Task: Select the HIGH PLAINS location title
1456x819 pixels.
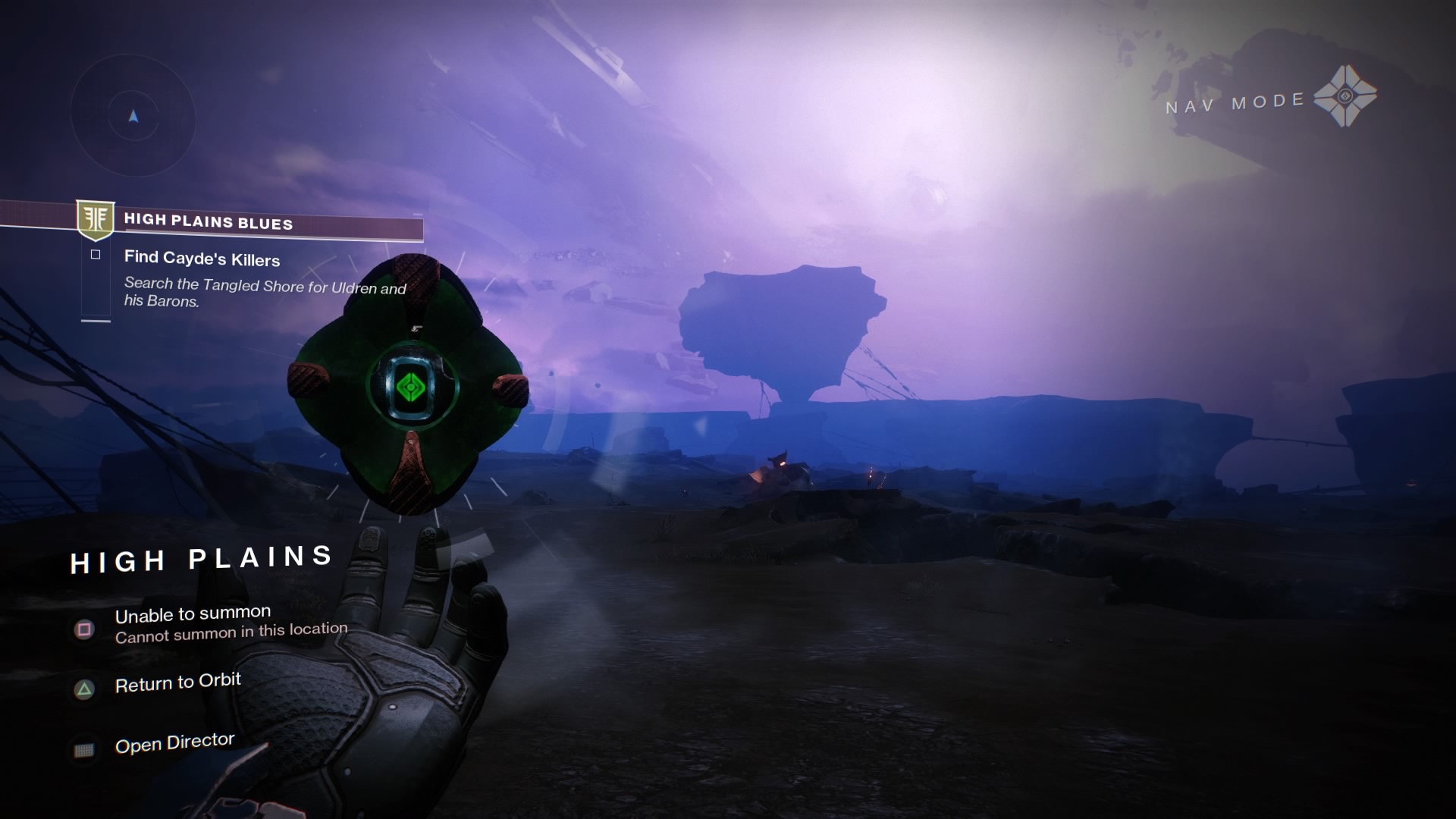Action: point(201,560)
